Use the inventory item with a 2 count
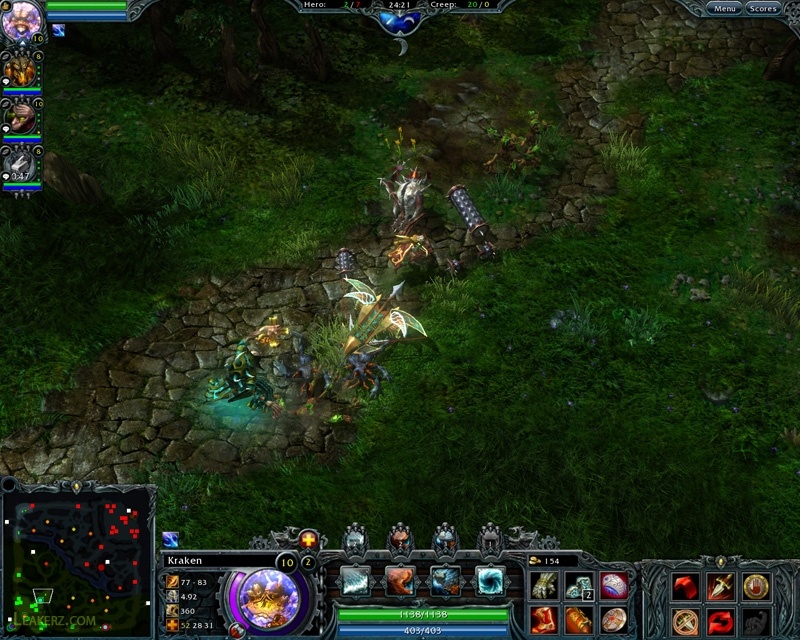The height and width of the screenshot is (640, 800). point(580,586)
